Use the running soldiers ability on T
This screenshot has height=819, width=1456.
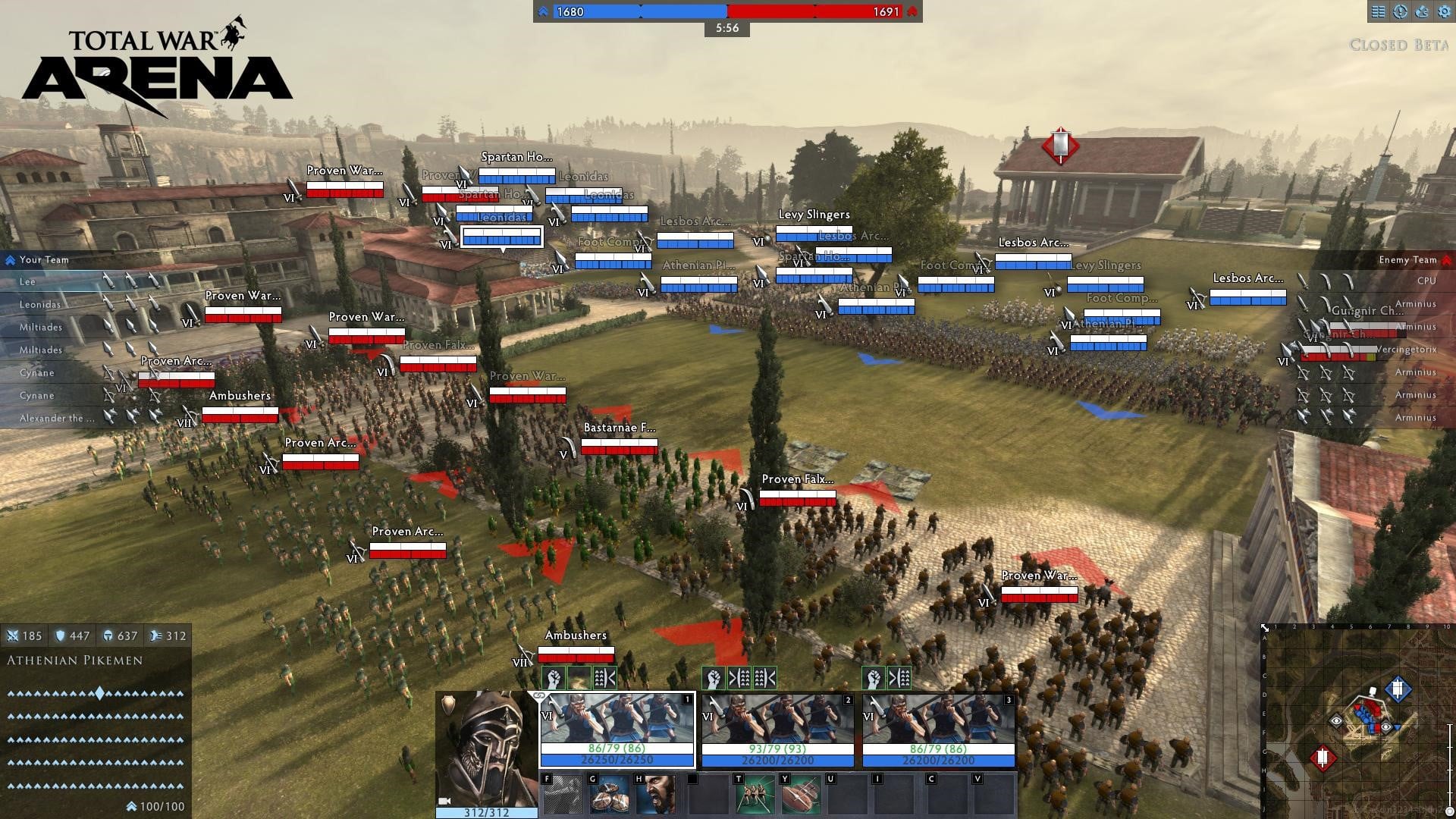coord(755,795)
